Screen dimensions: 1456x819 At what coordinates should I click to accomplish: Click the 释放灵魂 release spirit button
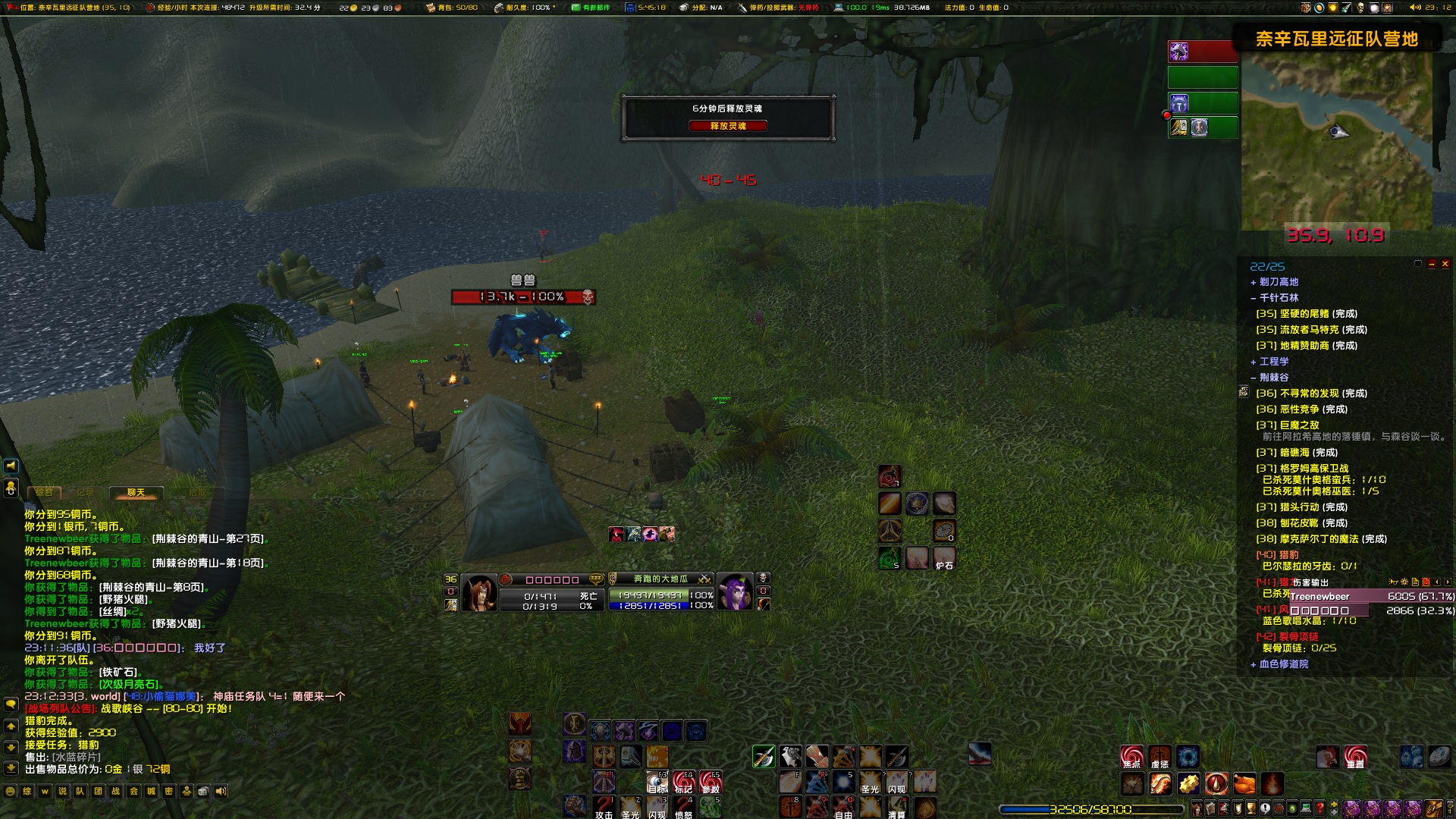click(x=727, y=126)
